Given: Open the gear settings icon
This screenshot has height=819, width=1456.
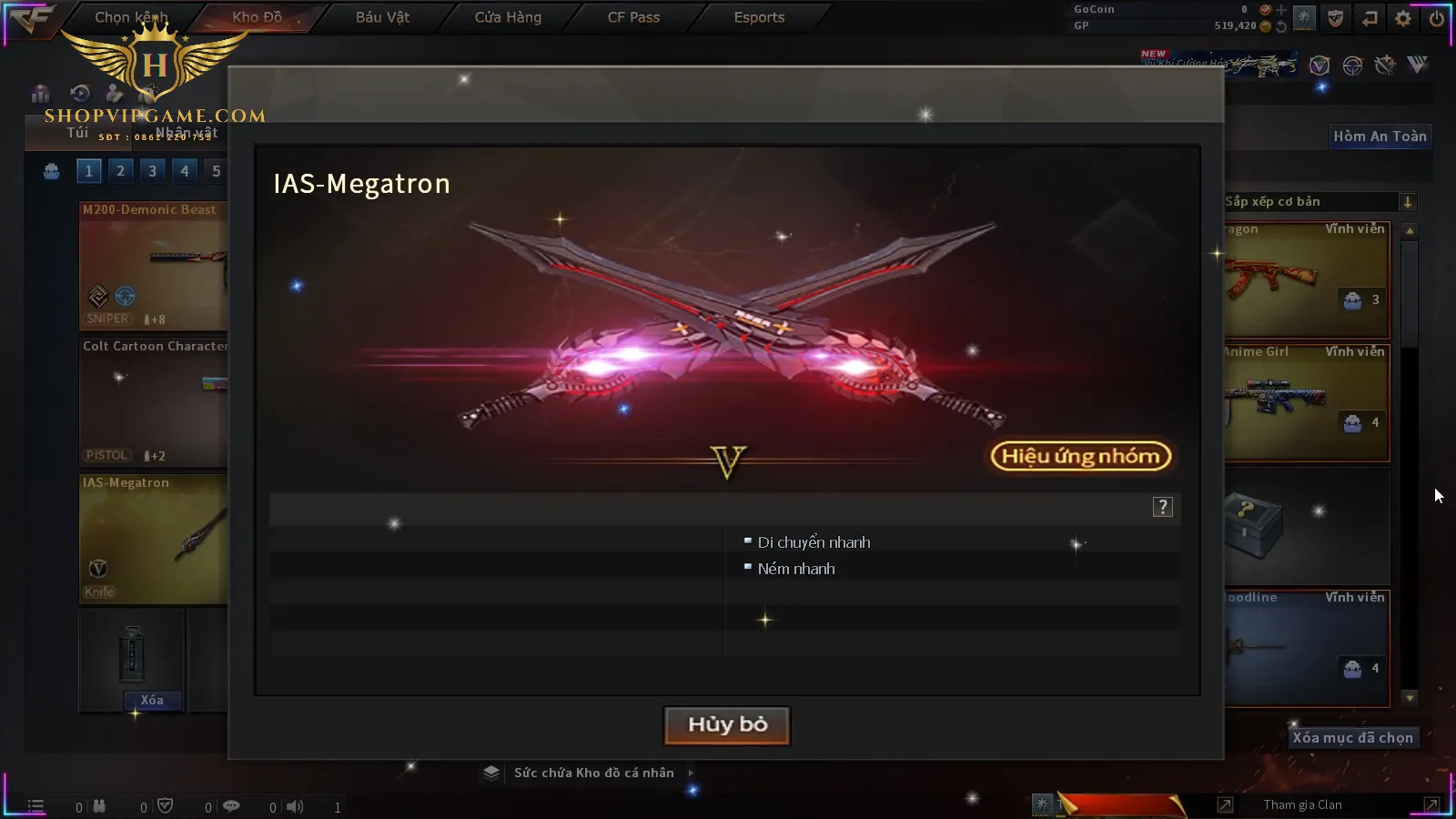Looking at the screenshot, I should click(1403, 18).
